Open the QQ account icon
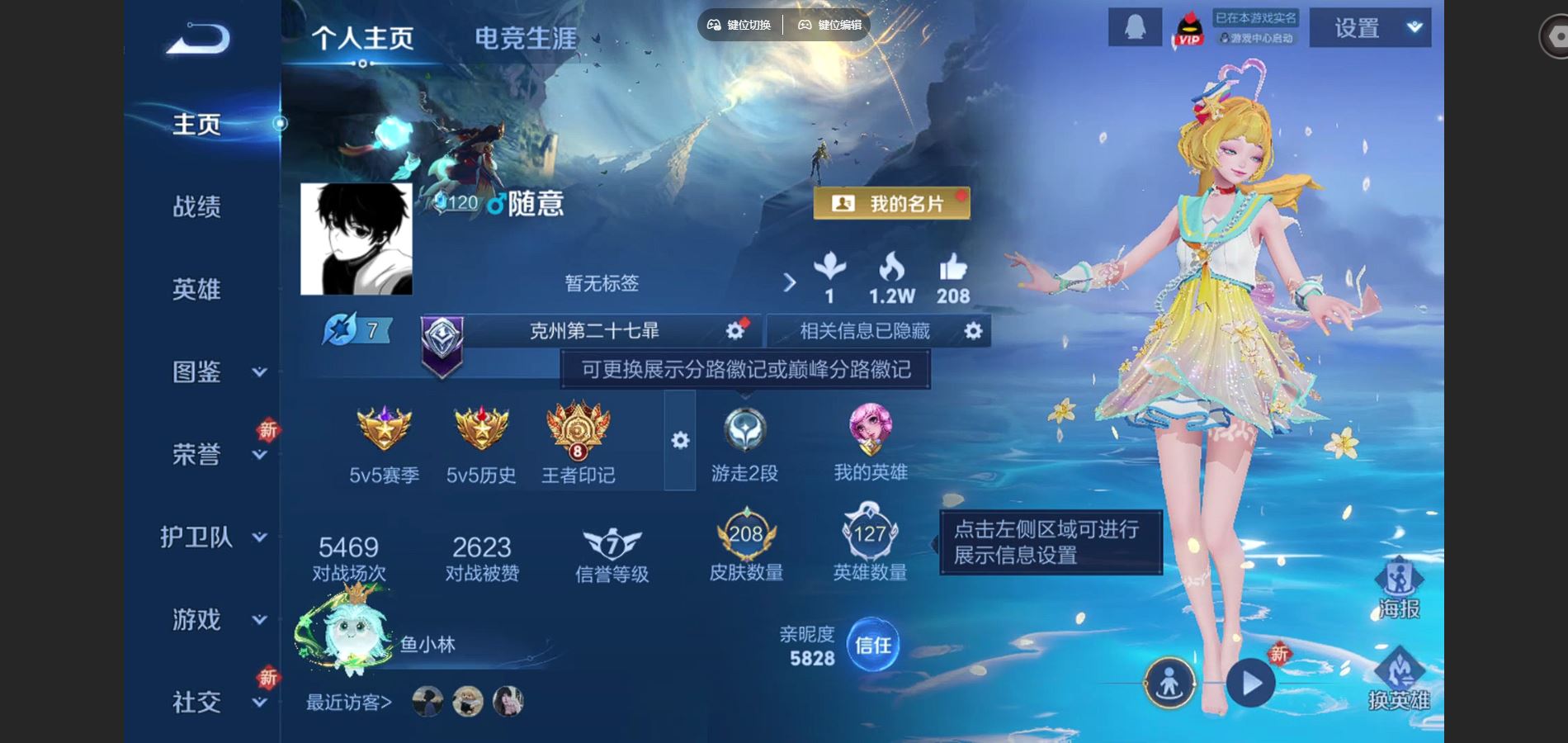Viewport: 1568px width, 743px height. pyautogui.click(x=1134, y=26)
